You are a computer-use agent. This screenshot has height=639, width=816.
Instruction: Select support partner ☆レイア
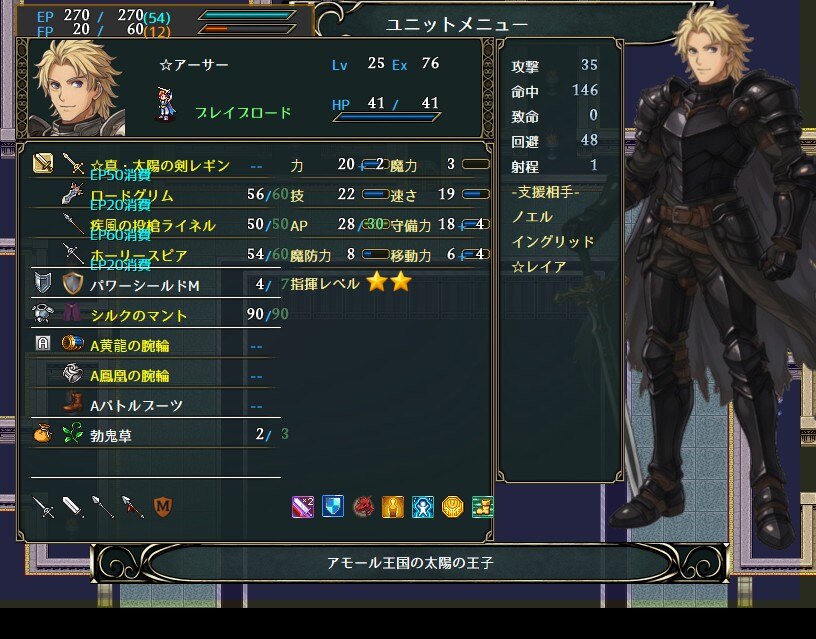pos(538,267)
